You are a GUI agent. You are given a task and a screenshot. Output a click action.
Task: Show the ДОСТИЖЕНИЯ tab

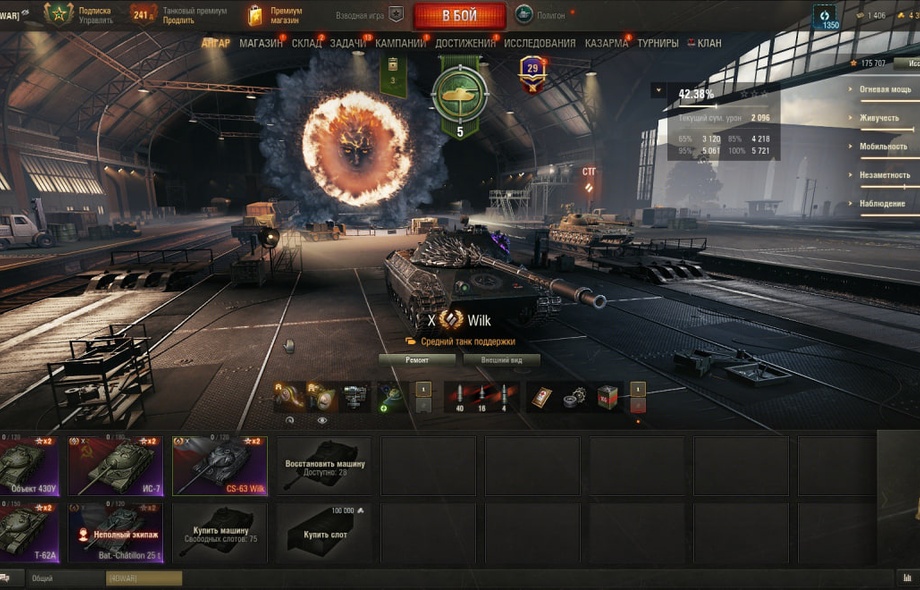tap(465, 44)
